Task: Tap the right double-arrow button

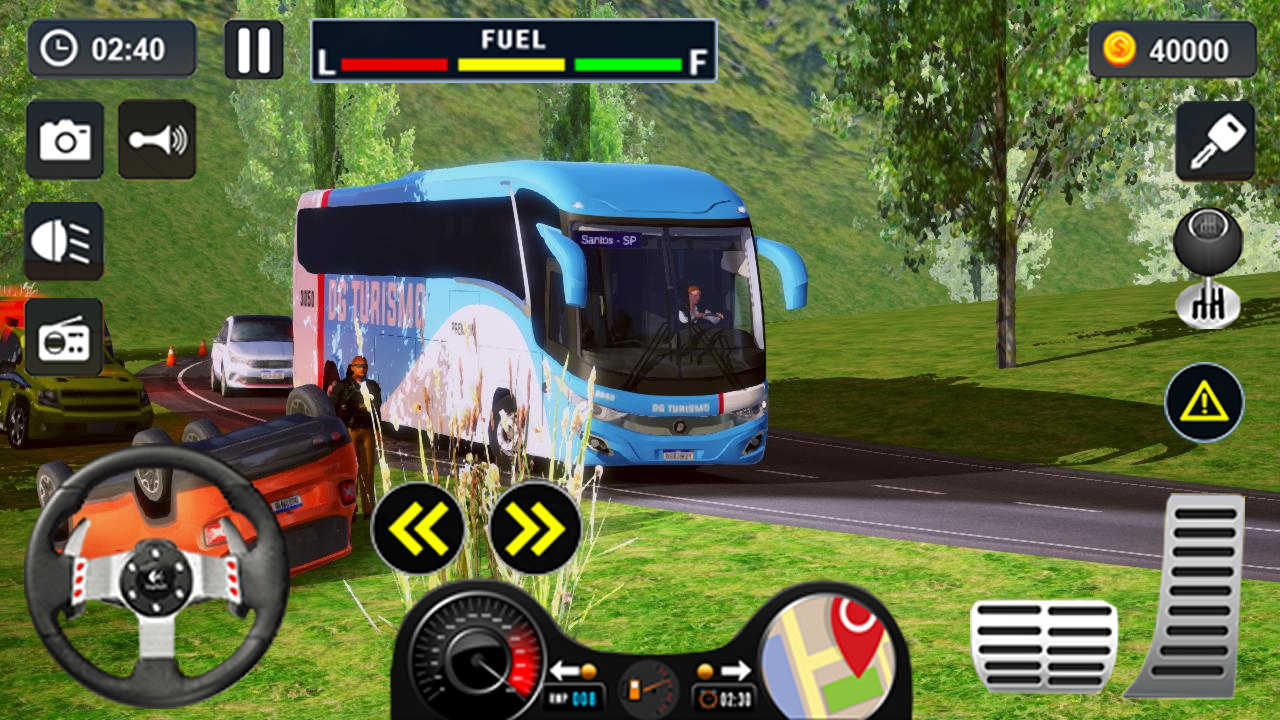Action: tap(536, 527)
